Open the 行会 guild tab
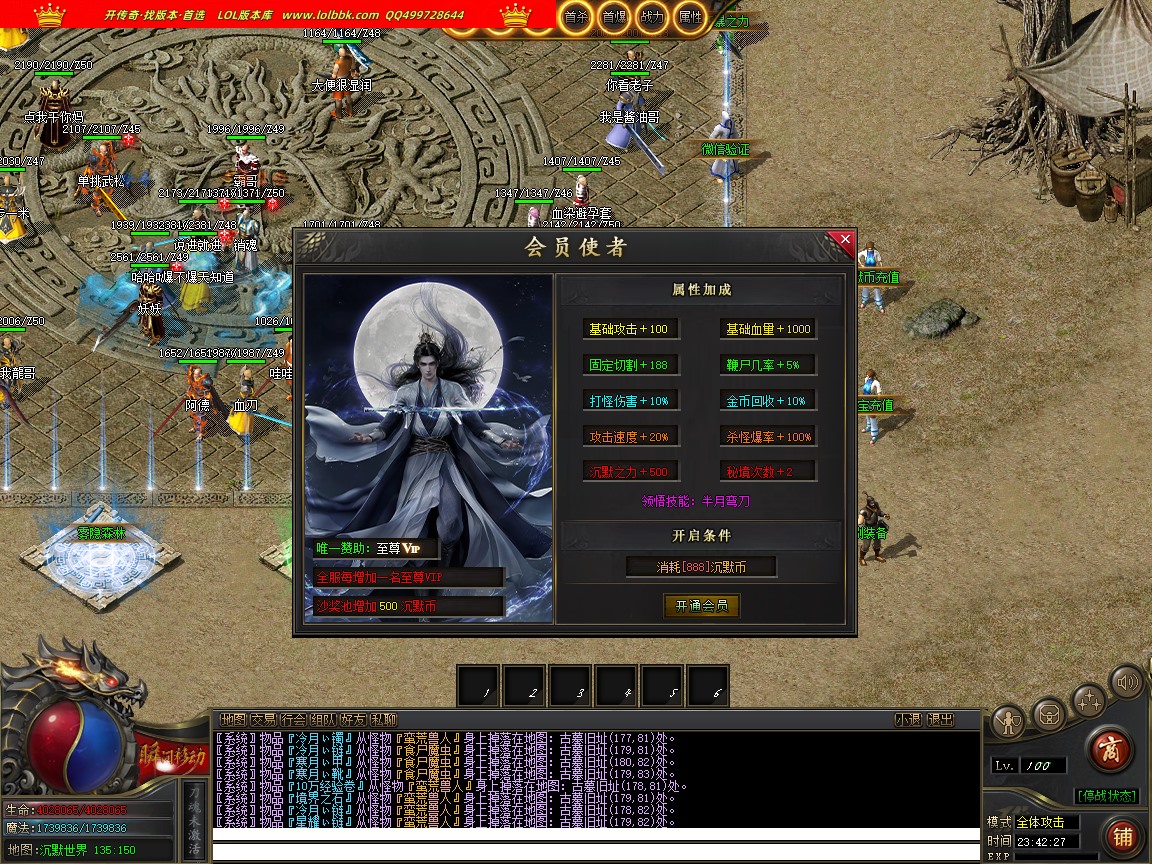This screenshot has width=1152, height=864. point(293,719)
